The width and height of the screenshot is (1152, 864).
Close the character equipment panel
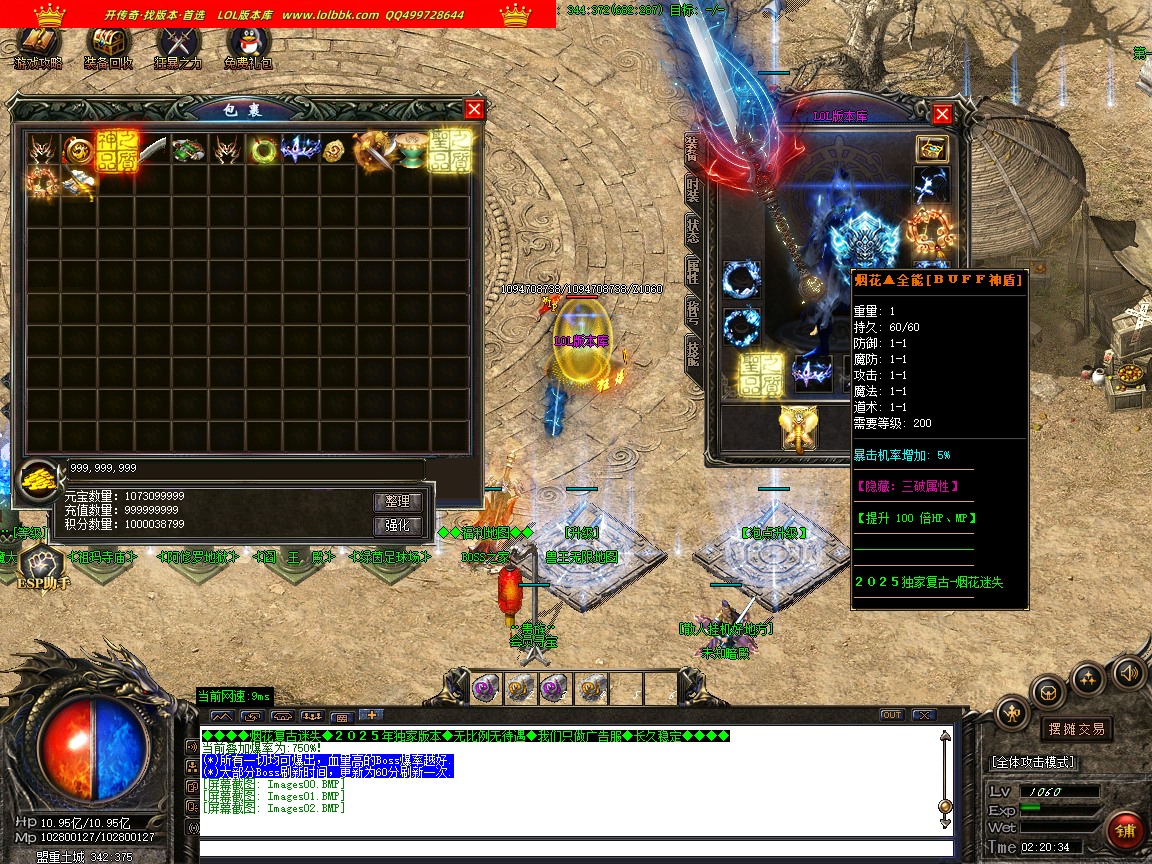pyautogui.click(x=941, y=114)
